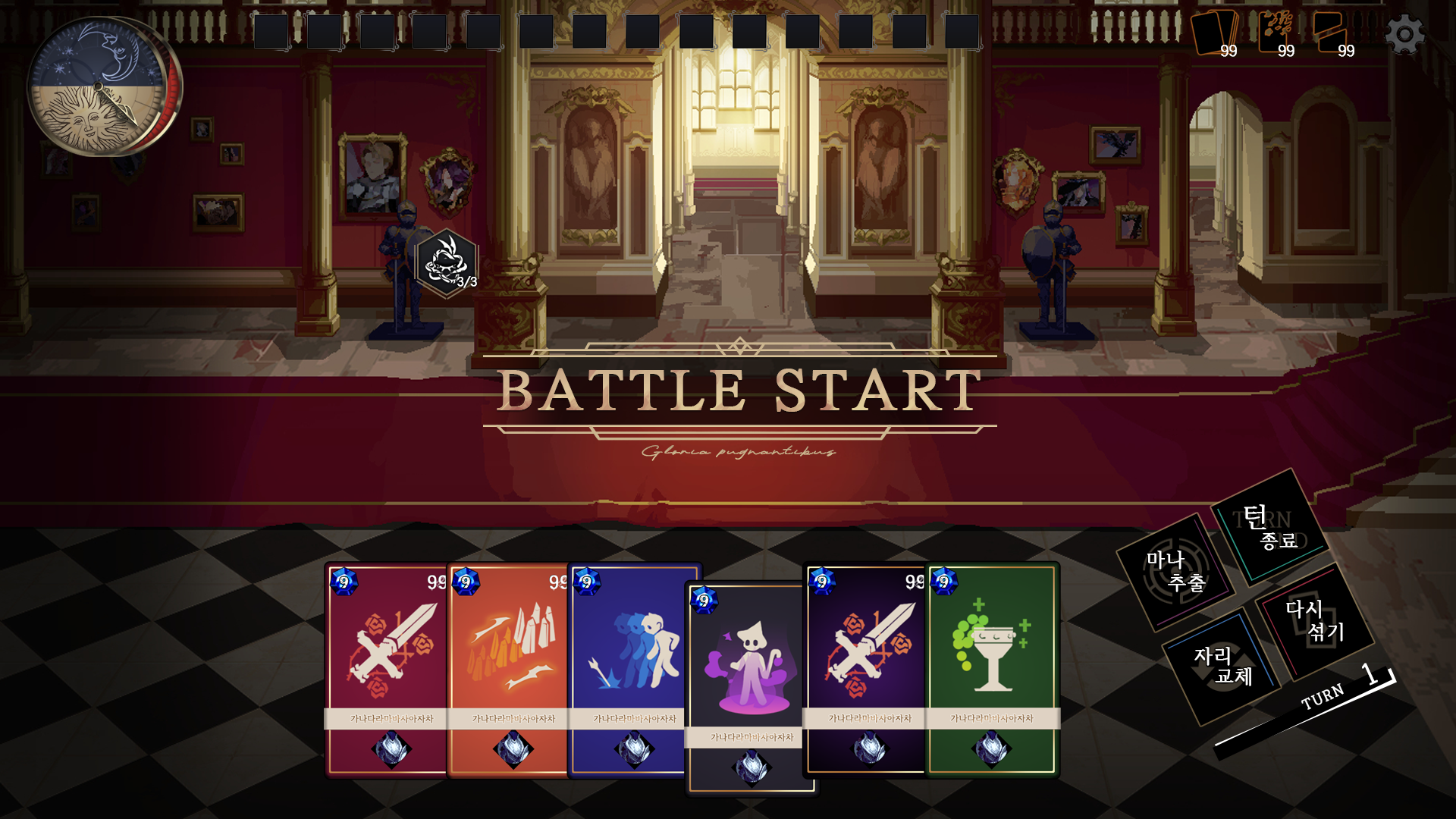
Task: Choose the 자리 교체 button
Action: (x=1222, y=666)
